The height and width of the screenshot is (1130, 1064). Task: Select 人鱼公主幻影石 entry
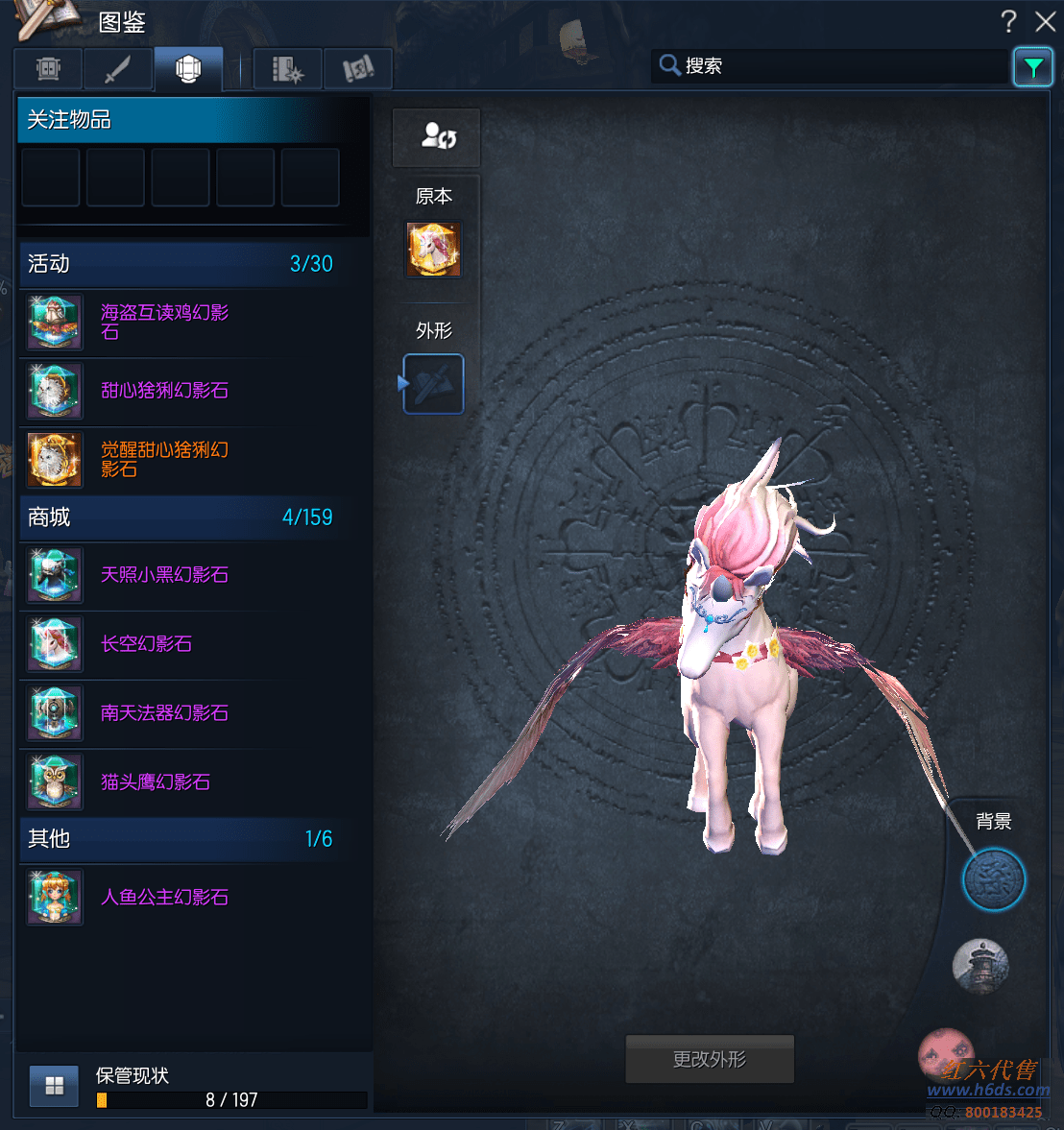163,898
